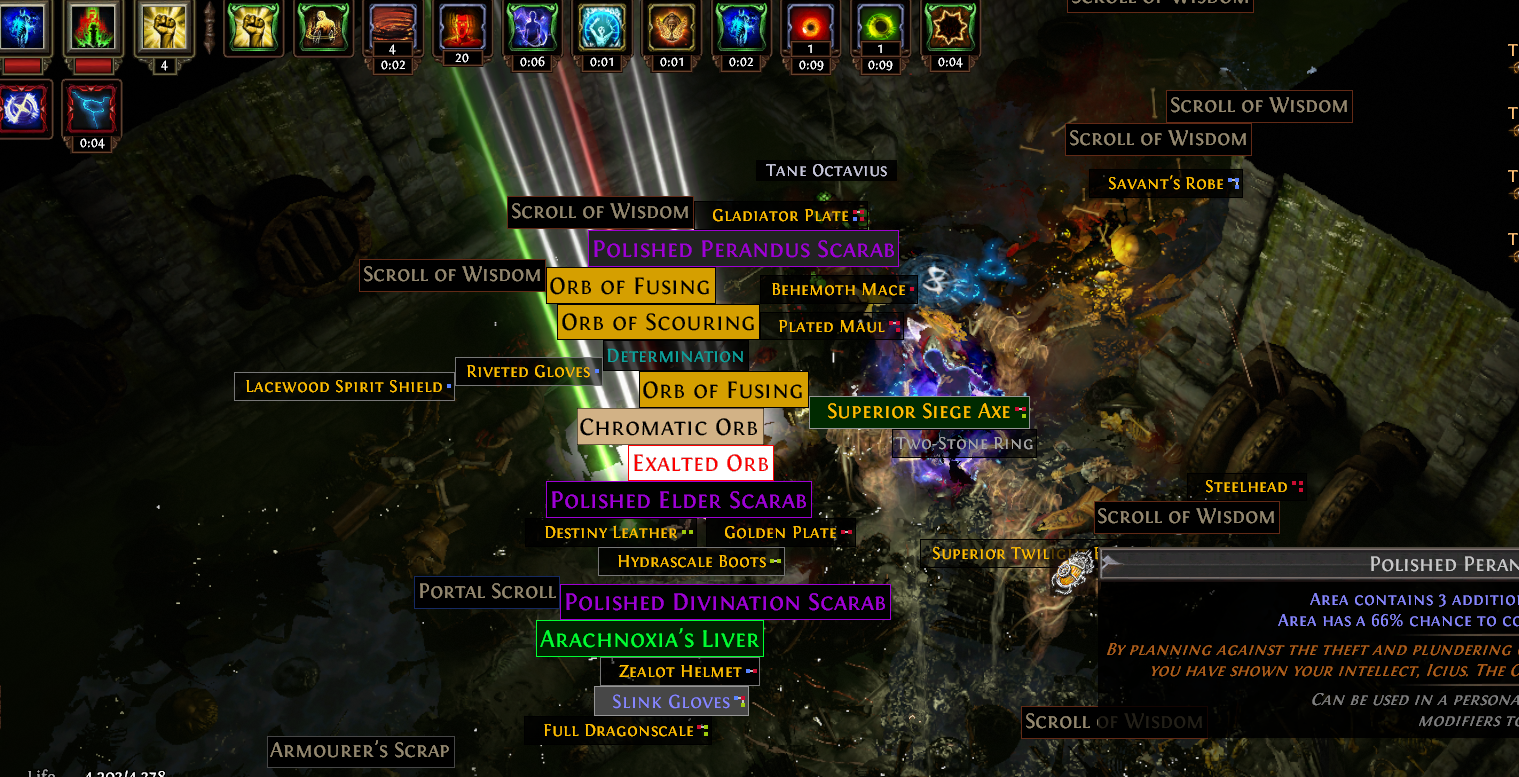Pick up the Two-Stone Ring
This screenshot has width=1519, height=777.
964,443
